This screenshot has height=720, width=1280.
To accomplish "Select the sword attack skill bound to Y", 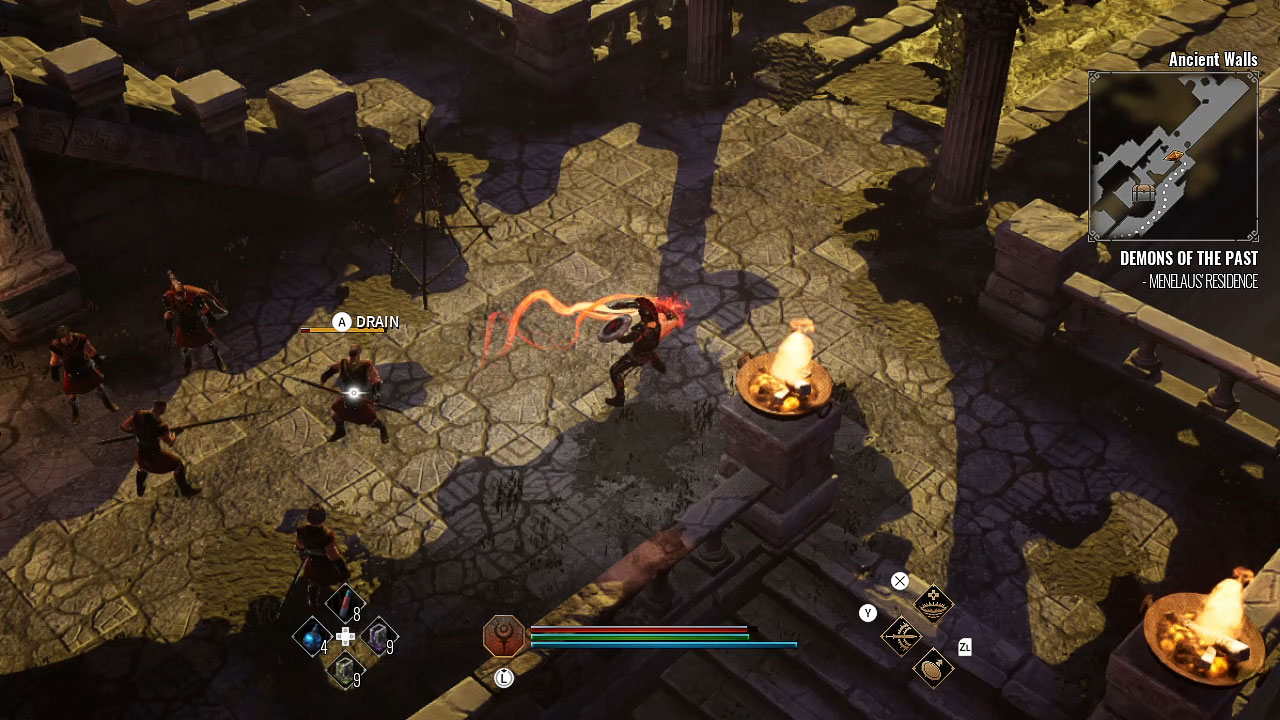I will tap(902, 637).
